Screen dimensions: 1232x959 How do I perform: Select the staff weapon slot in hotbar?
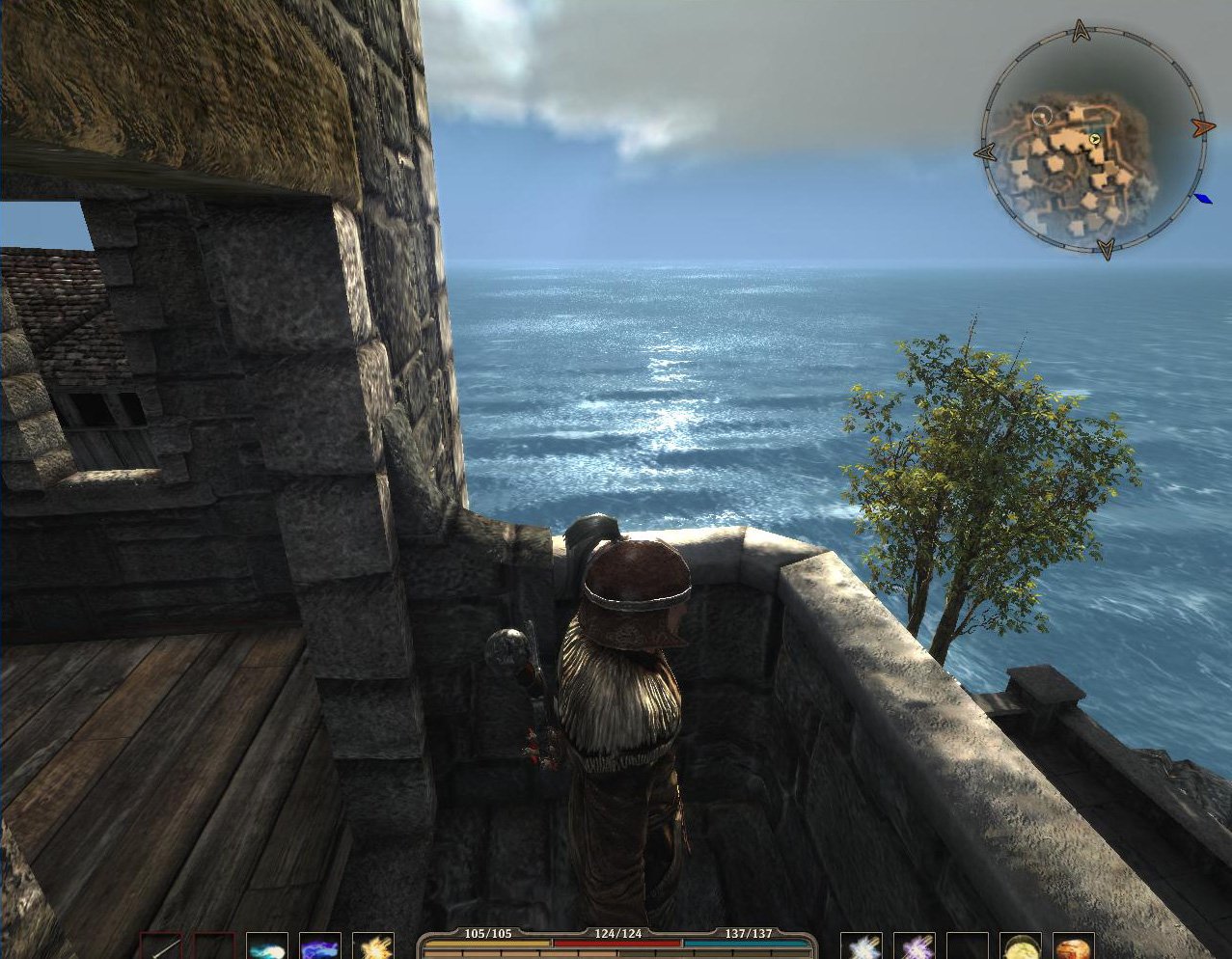coord(161,945)
